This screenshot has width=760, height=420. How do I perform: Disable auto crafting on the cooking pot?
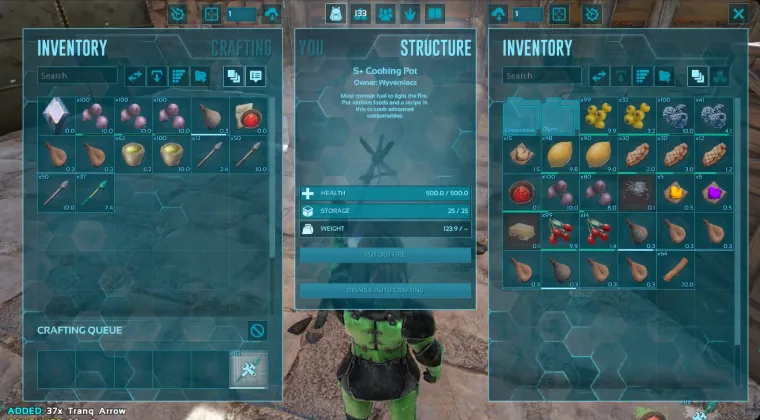(385, 290)
